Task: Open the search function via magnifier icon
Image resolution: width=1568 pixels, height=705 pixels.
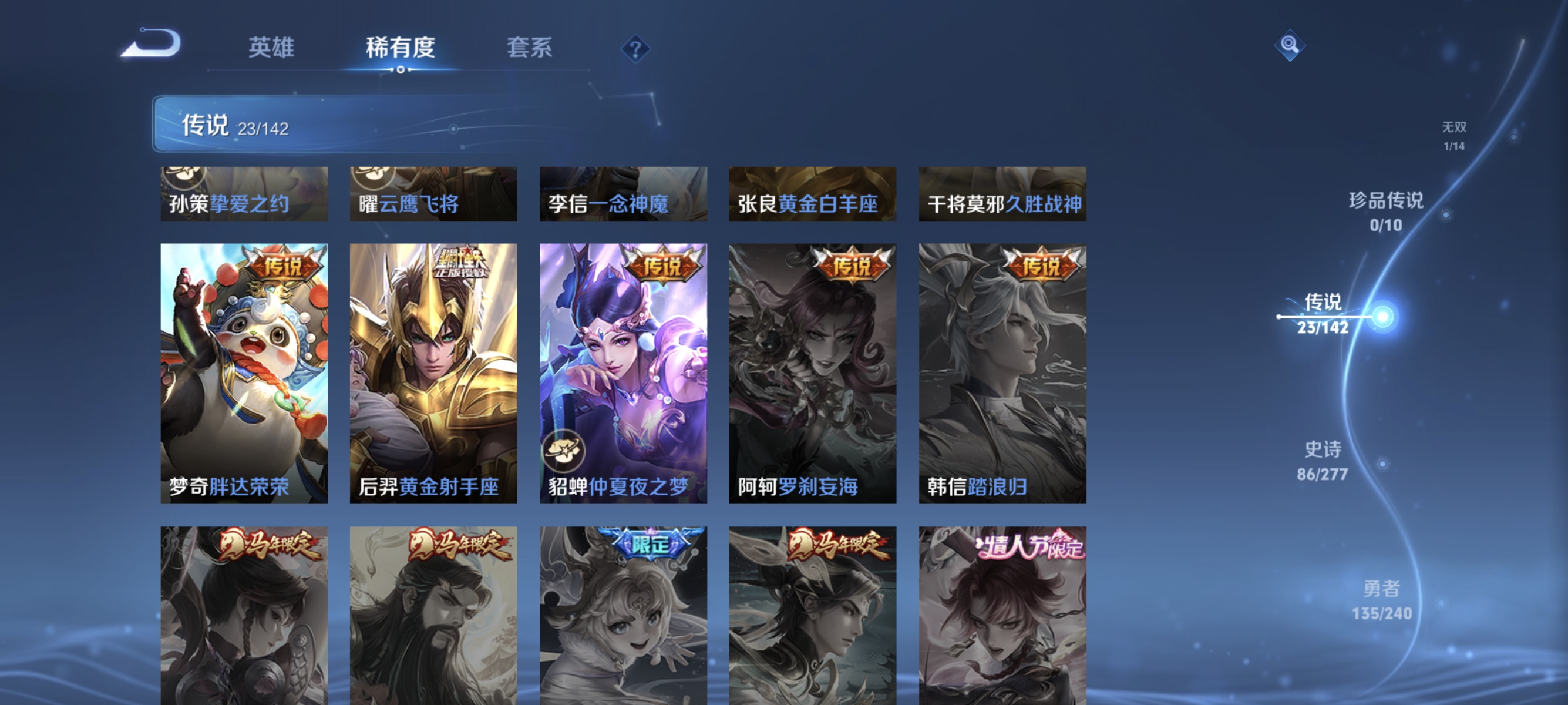Action: tap(1290, 45)
